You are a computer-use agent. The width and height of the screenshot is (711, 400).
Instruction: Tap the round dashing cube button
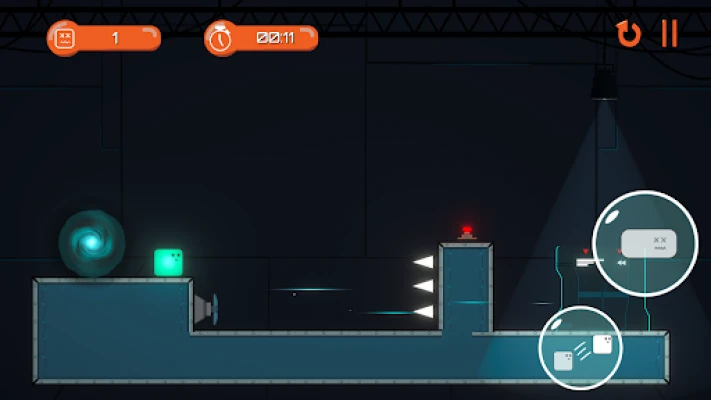click(580, 349)
